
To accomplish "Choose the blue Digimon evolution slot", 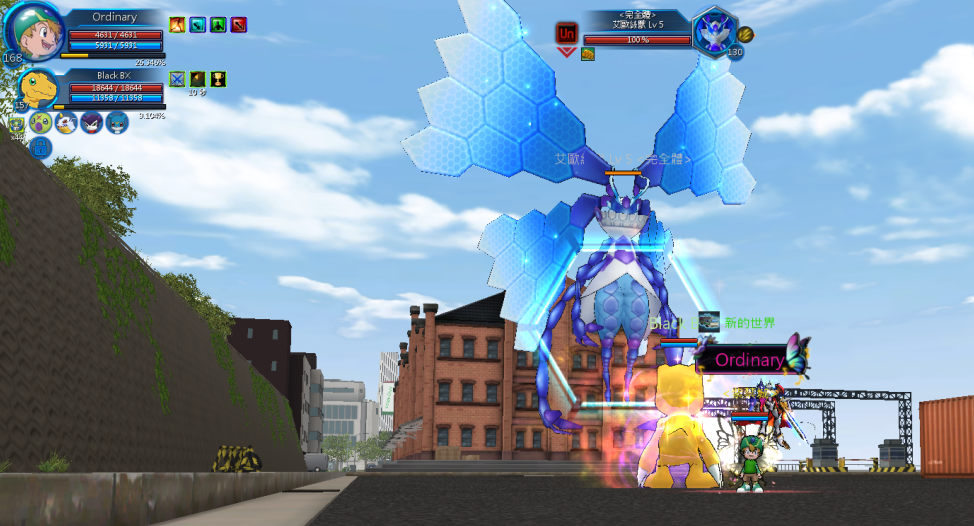I will pyautogui.click(x=117, y=123).
